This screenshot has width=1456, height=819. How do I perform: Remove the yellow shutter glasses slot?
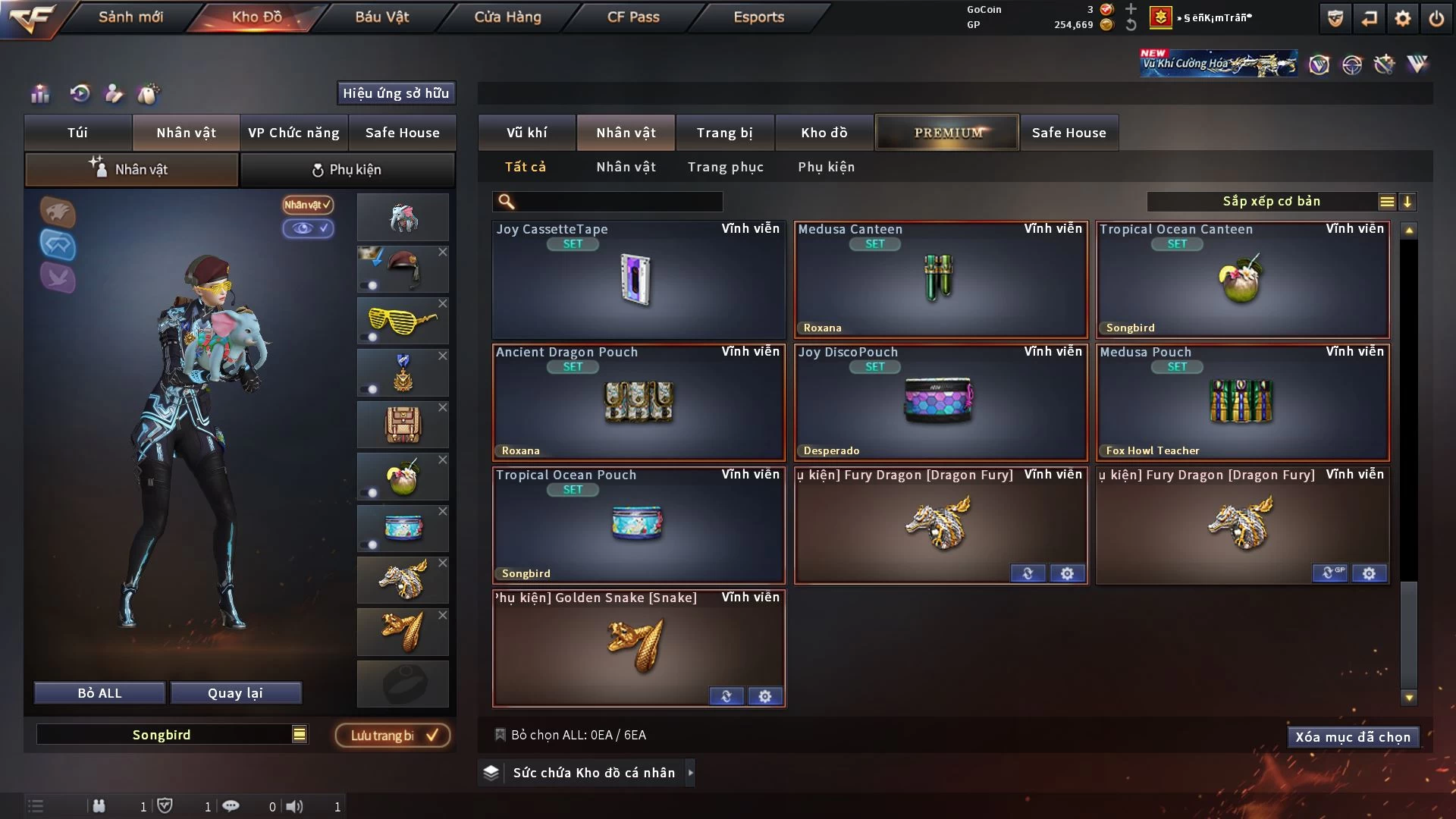click(443, 303)
